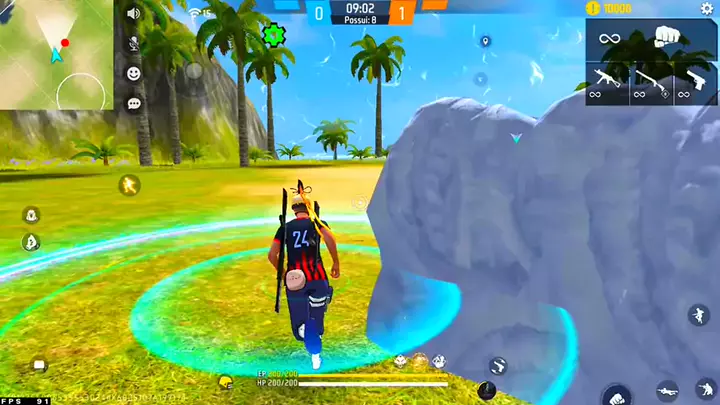This screenshot has width=720, height=405.
Task: Use the grenade throw button
Action: coord(487,390)
